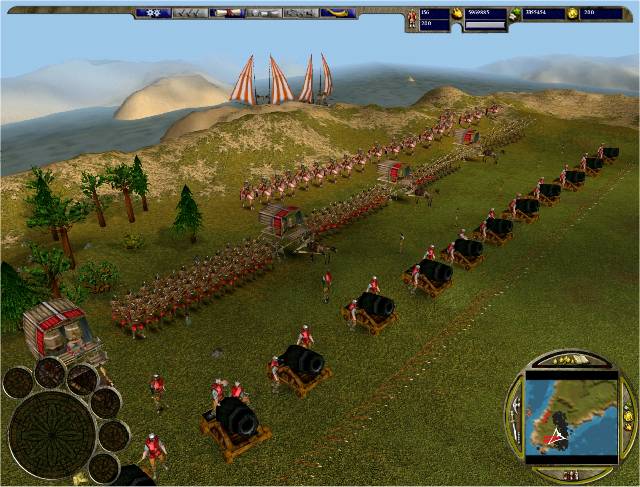Click the minimap island view

573,414
